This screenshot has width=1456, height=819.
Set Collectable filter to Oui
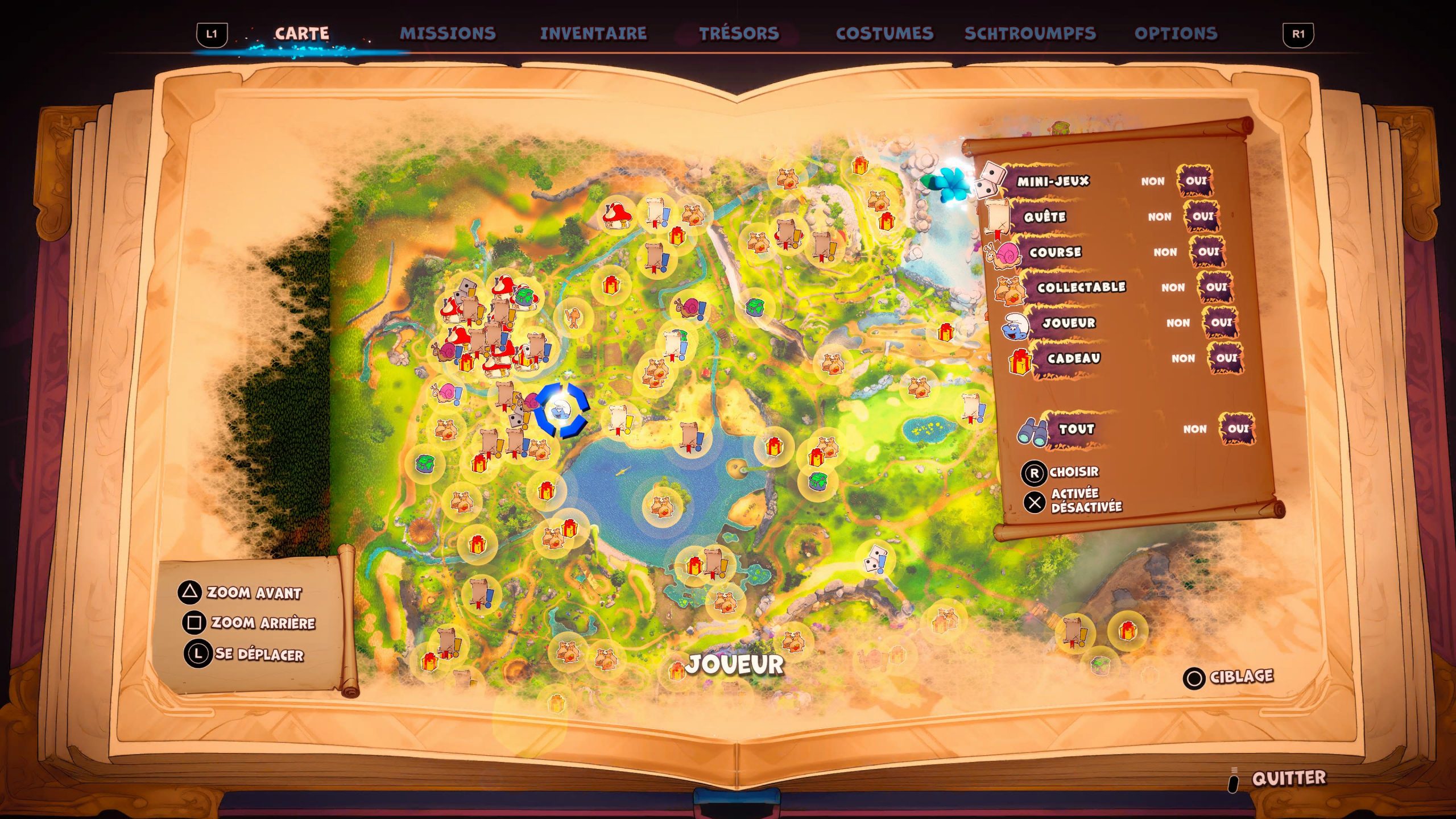[1216, 287]
